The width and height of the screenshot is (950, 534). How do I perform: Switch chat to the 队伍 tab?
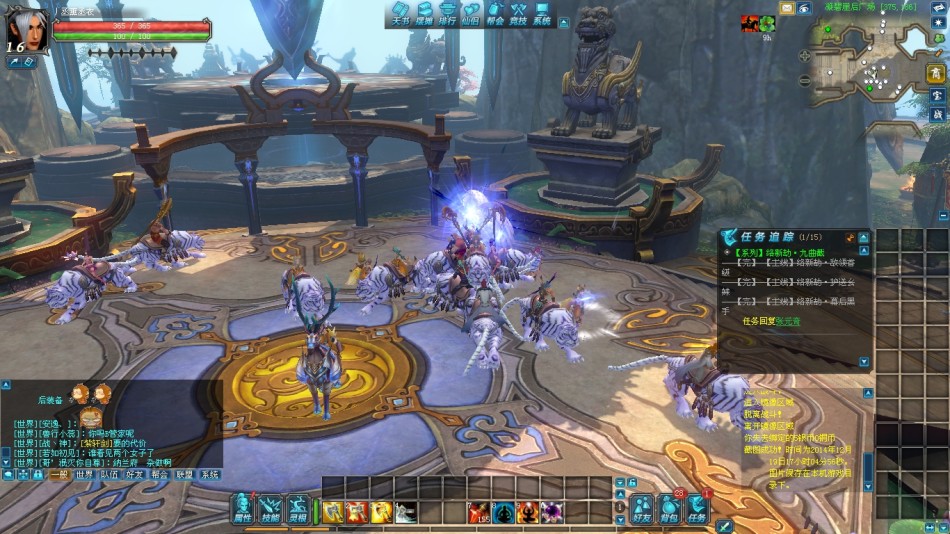click(110, 475)
